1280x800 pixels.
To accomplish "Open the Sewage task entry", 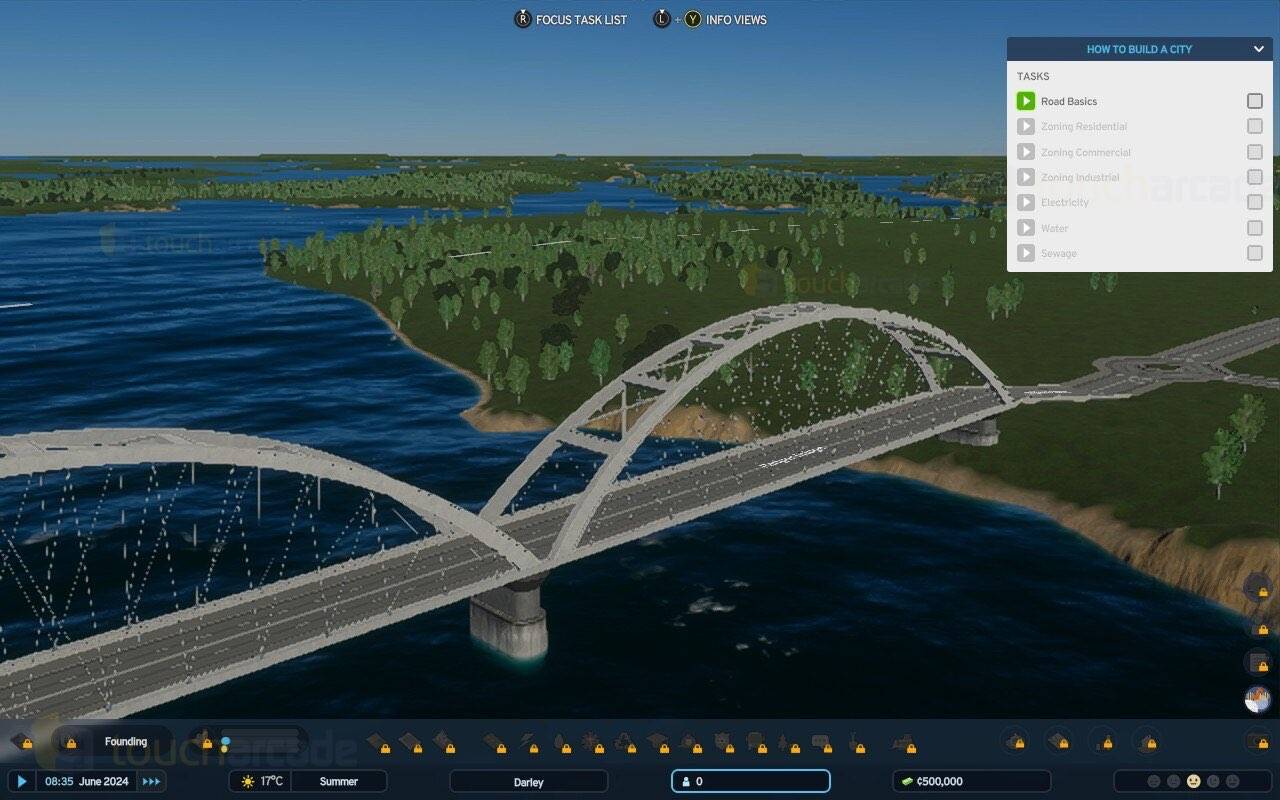I will (1058, 253).
